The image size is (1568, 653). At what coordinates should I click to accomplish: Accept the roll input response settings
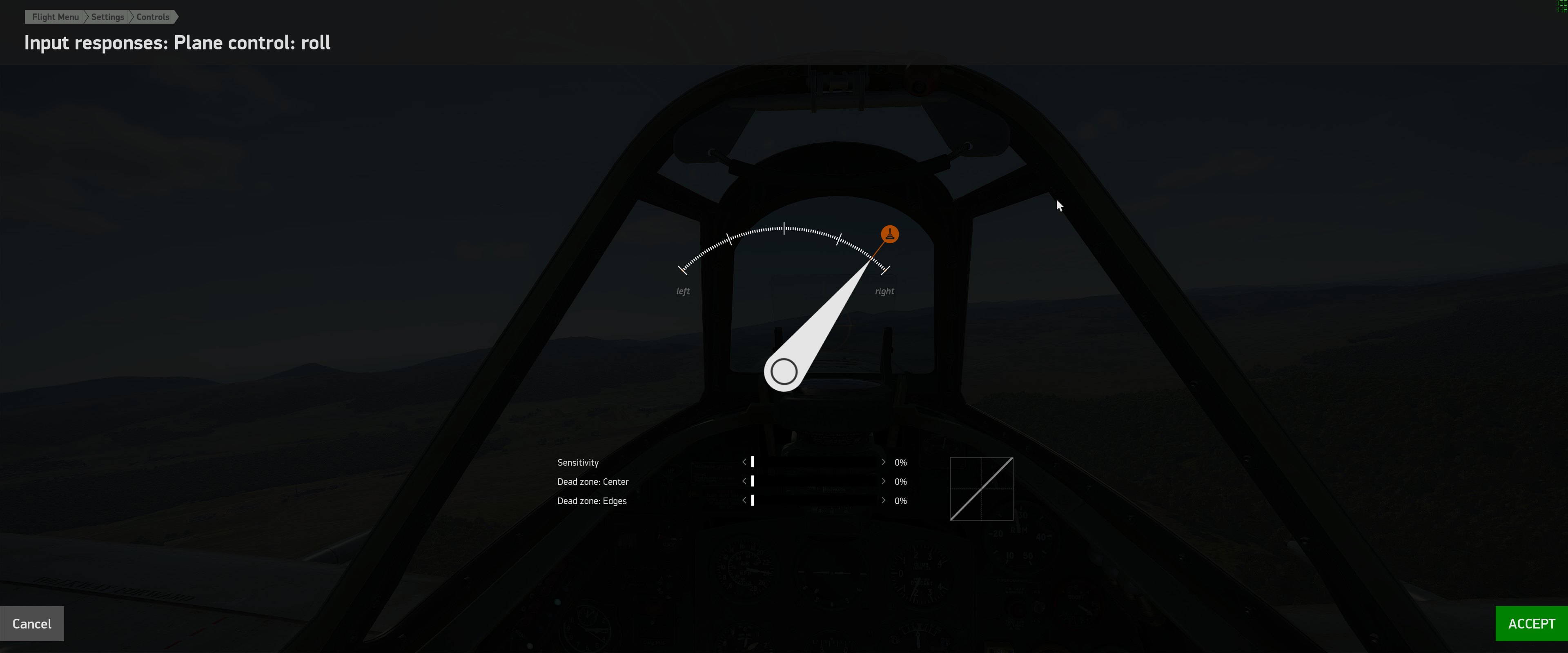click(x=1531, y=623)
